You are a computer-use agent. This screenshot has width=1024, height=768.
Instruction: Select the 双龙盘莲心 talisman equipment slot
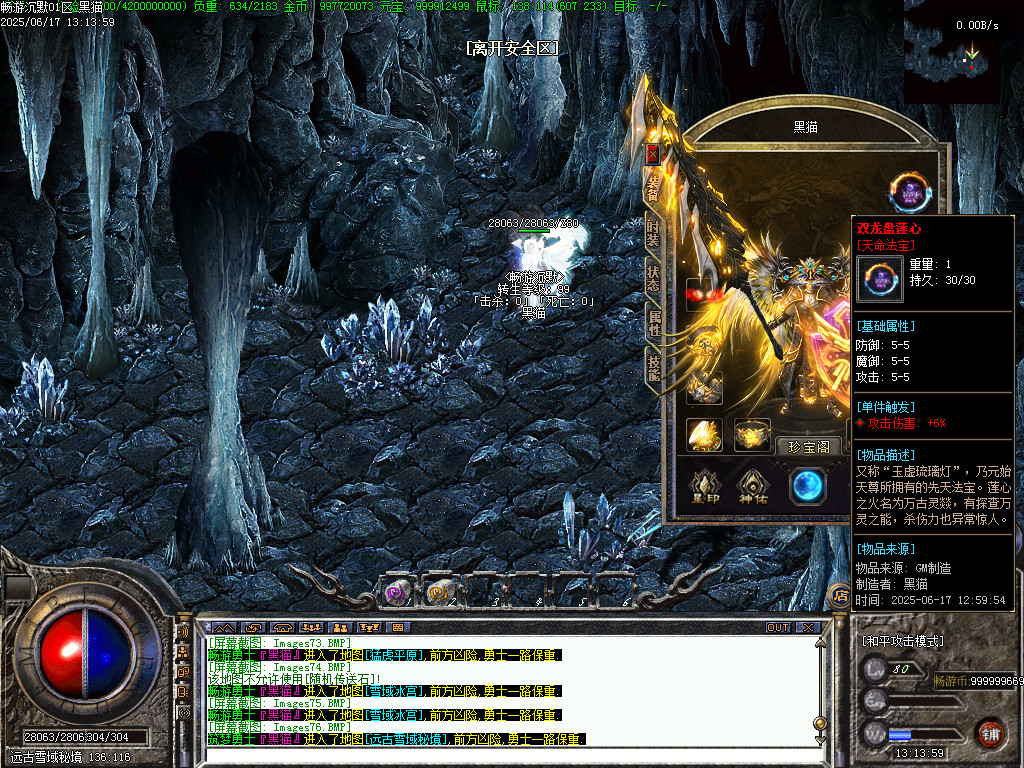tap(910, 192)
